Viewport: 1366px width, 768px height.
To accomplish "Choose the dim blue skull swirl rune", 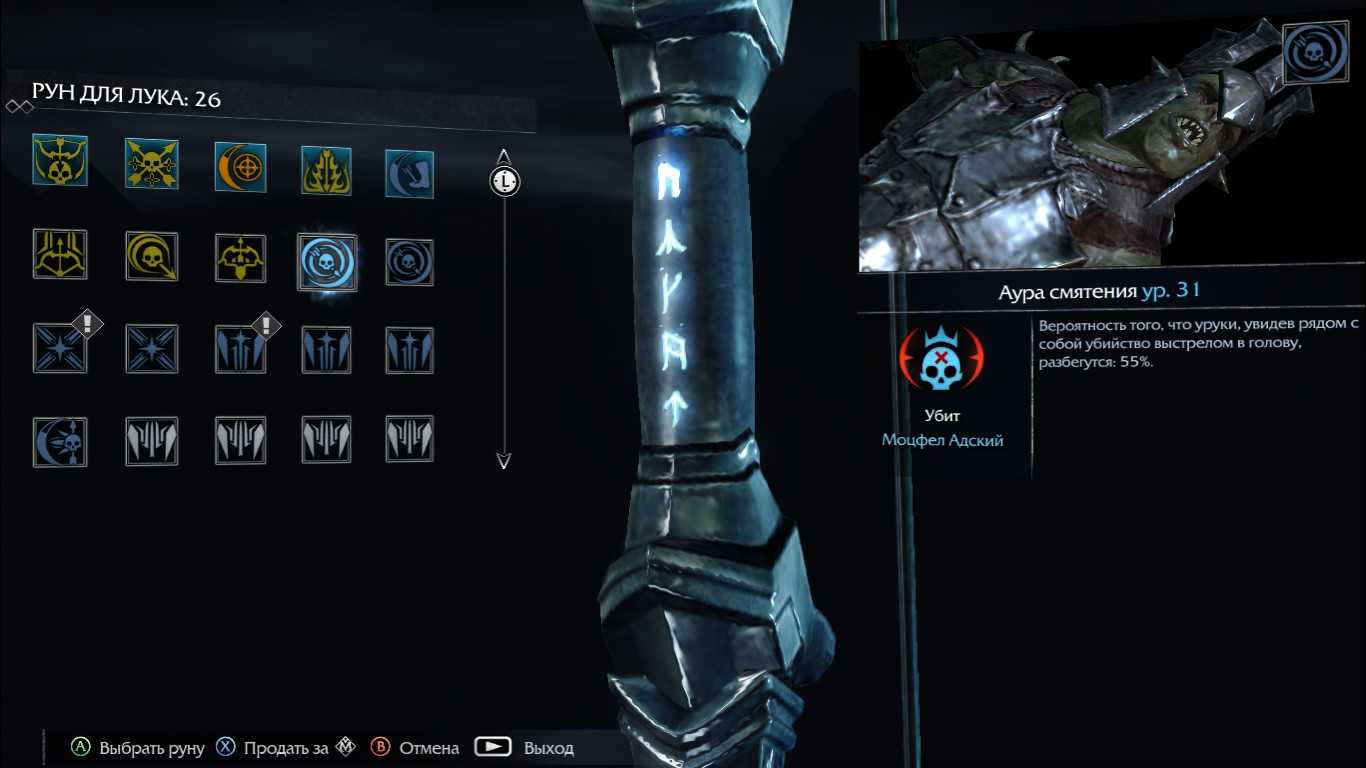I will click(410, 263).
